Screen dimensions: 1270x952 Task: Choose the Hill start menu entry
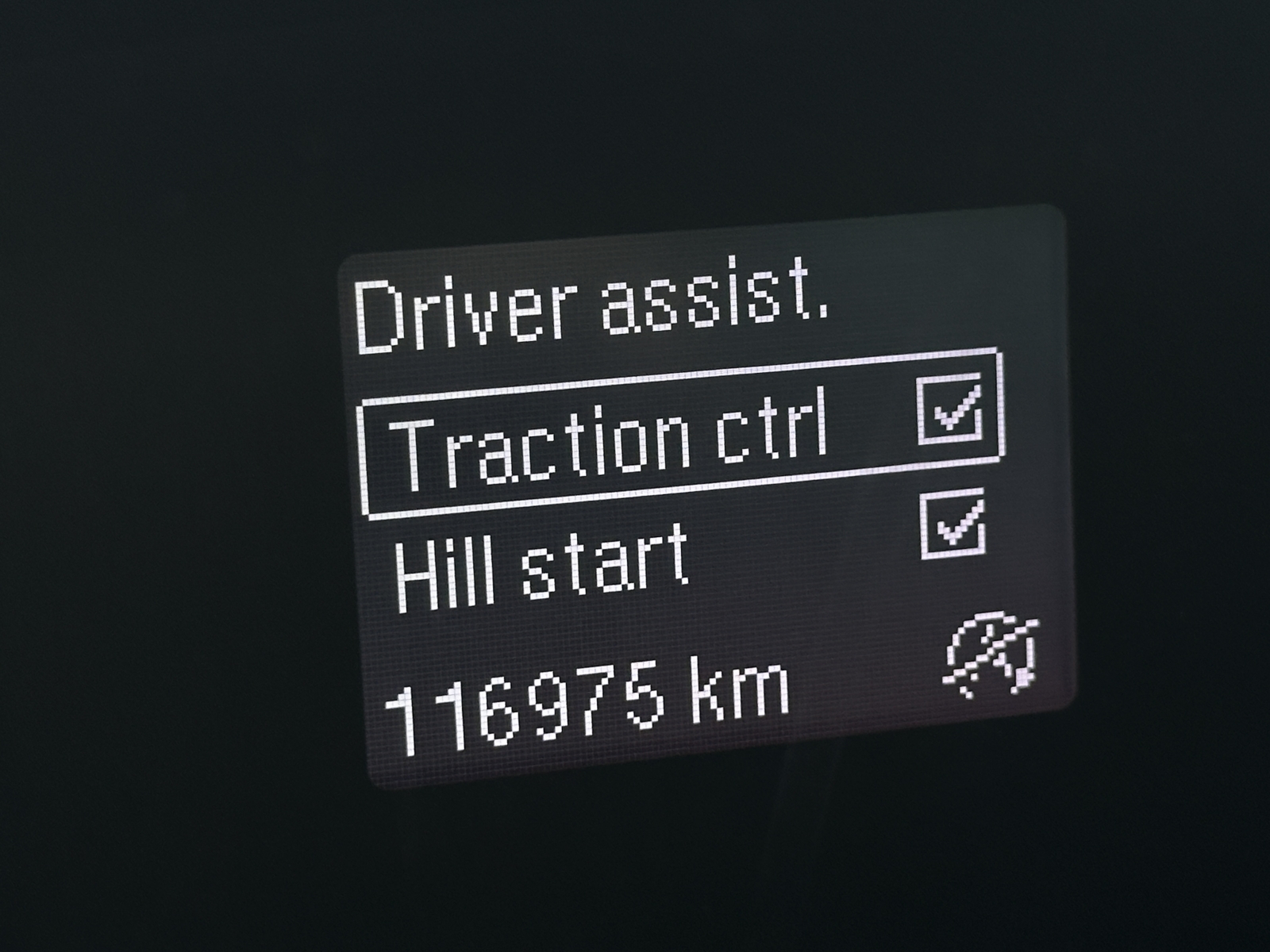[x=541, y=565]
